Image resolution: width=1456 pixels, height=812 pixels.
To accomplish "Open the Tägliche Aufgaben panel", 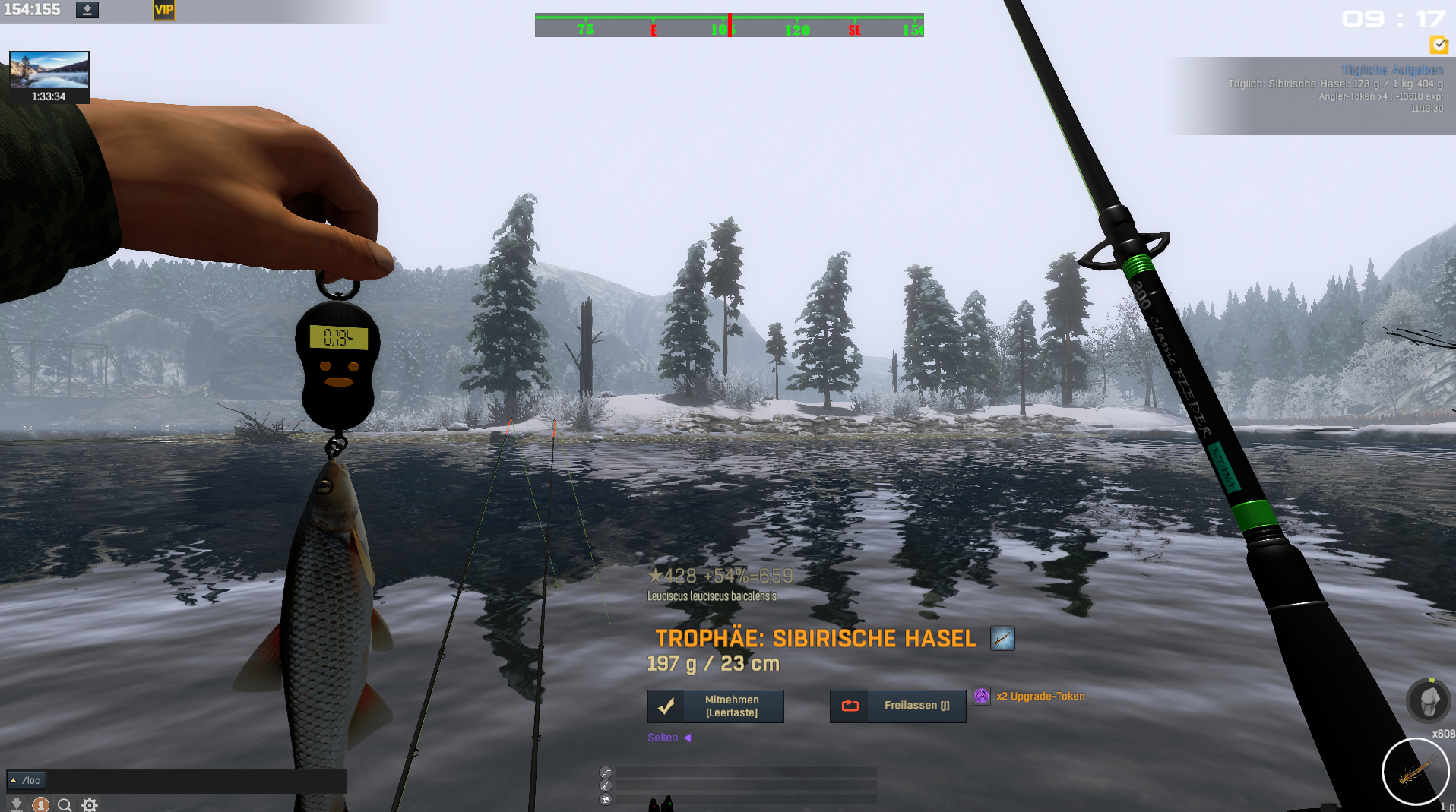I will (1391, 70).
